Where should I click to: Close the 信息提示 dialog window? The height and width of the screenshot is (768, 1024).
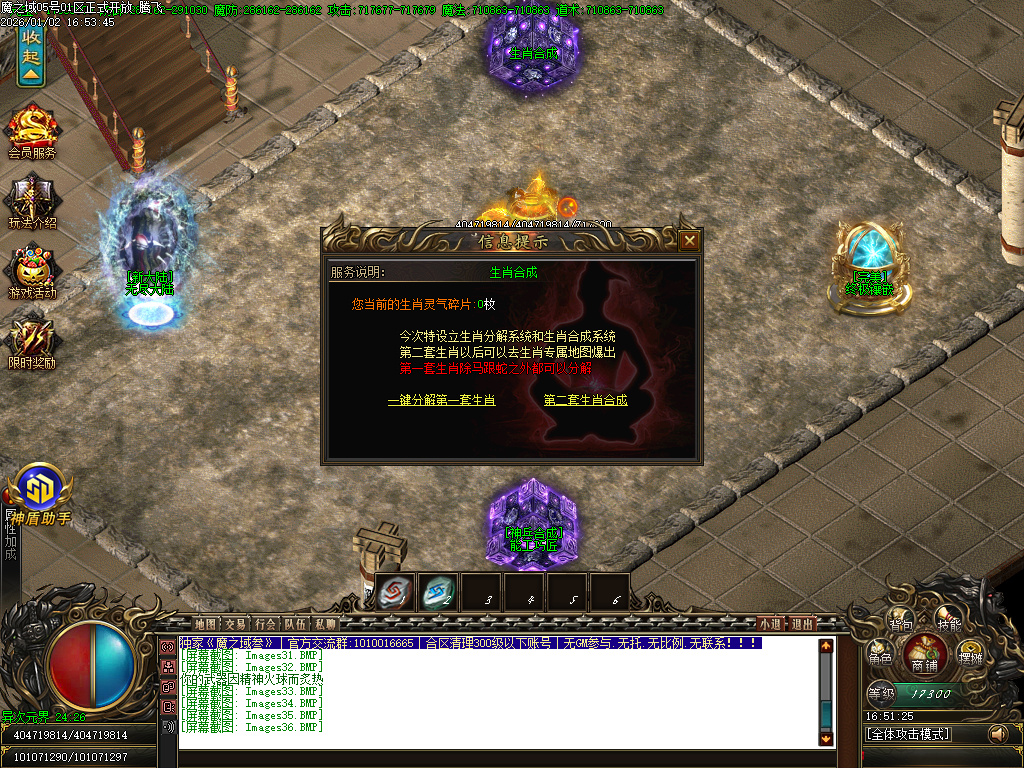688,240
